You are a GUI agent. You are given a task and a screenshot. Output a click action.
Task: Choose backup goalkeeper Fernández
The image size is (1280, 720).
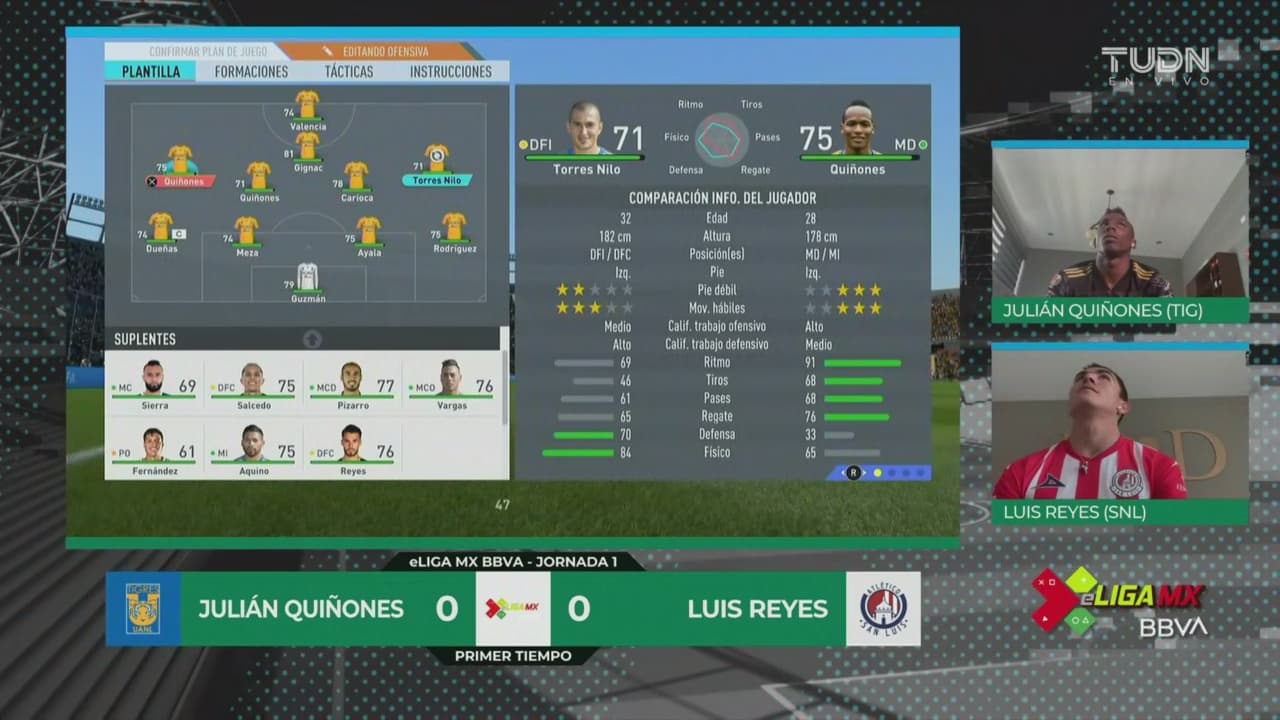click(x=154, y=449)
